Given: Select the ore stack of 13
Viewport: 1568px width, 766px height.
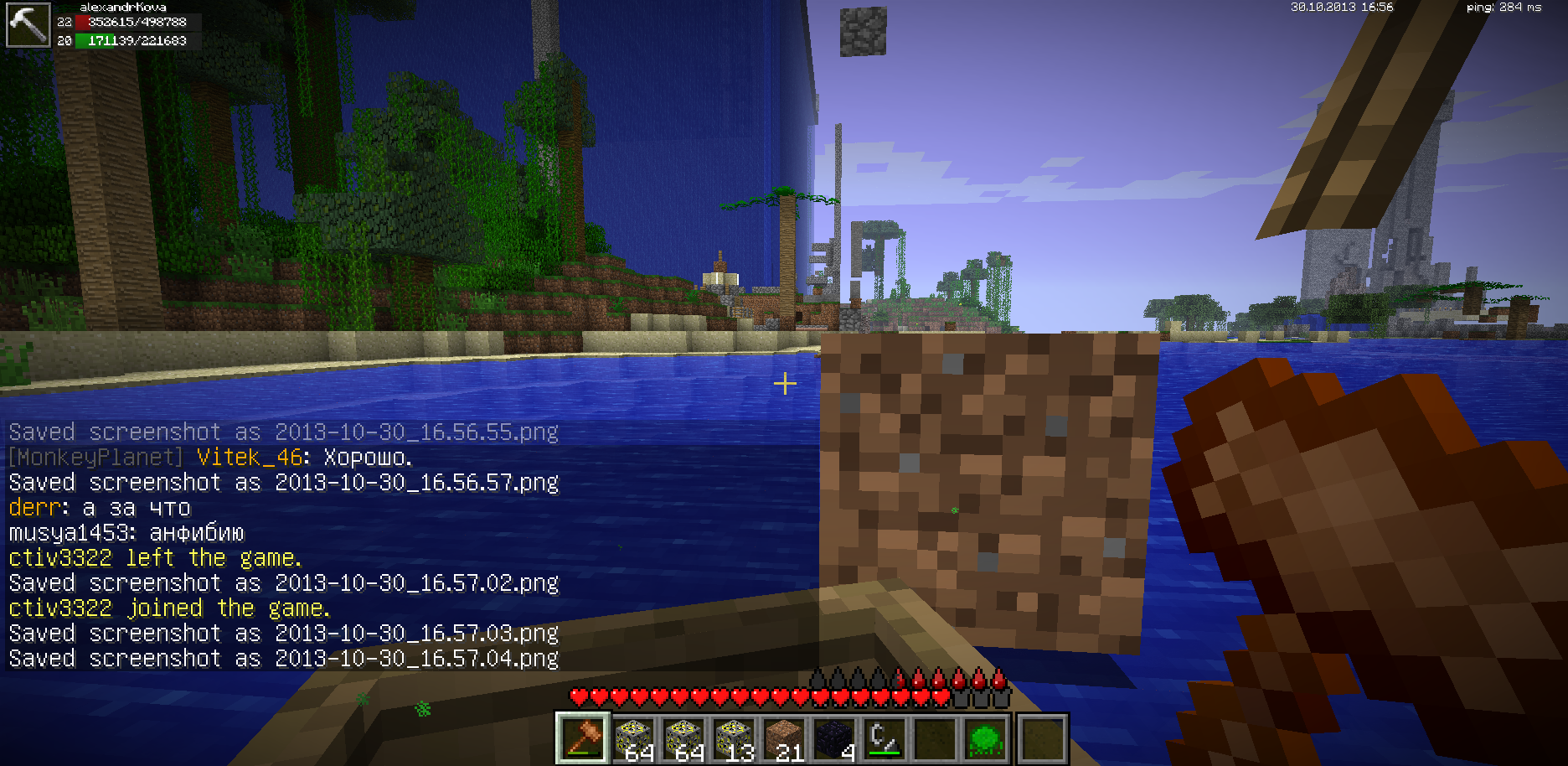Looking at the screenshot, I should 734,738.
